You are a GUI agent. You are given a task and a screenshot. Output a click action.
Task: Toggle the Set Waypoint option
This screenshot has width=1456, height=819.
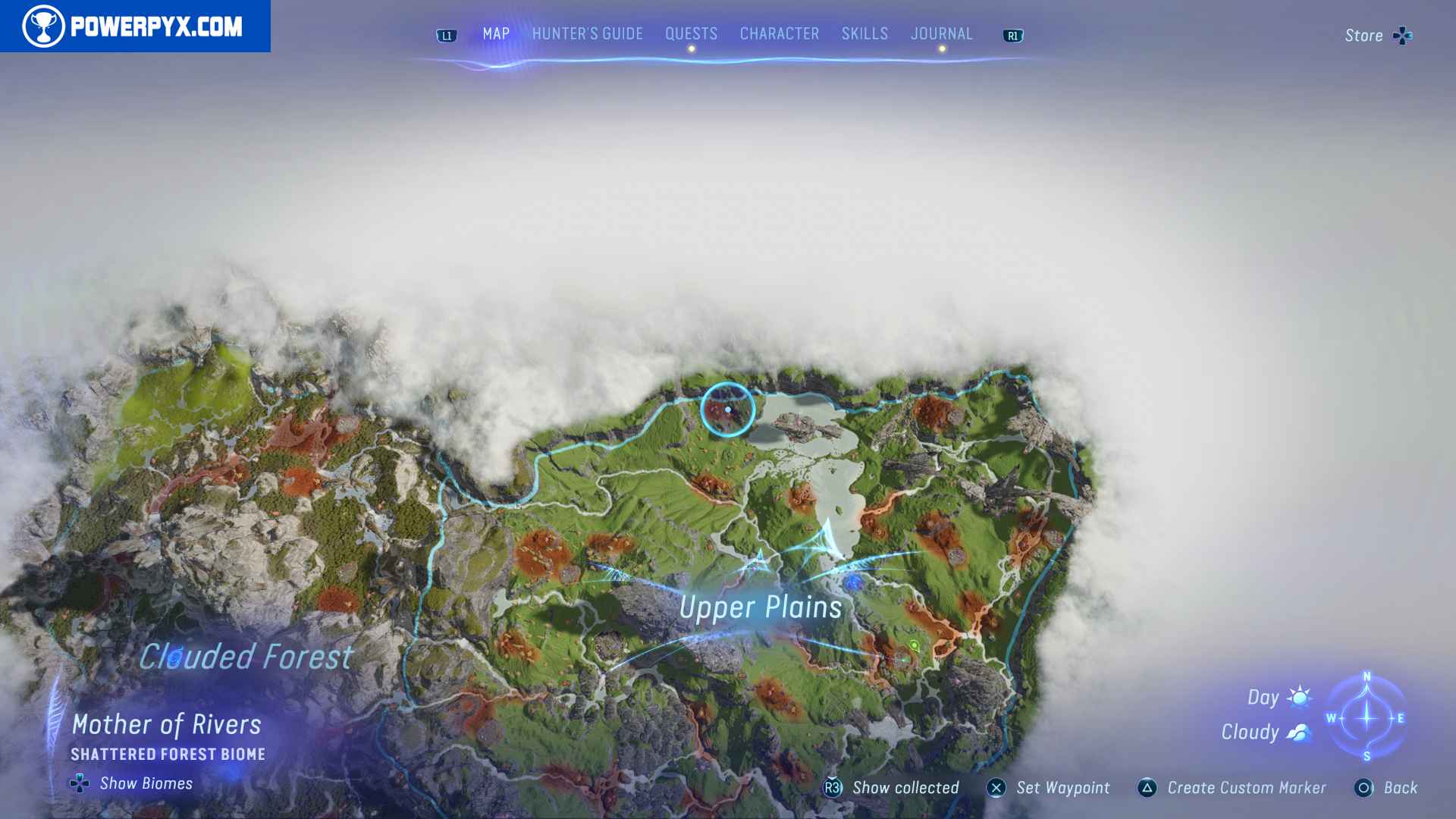(x=996, y=788)
